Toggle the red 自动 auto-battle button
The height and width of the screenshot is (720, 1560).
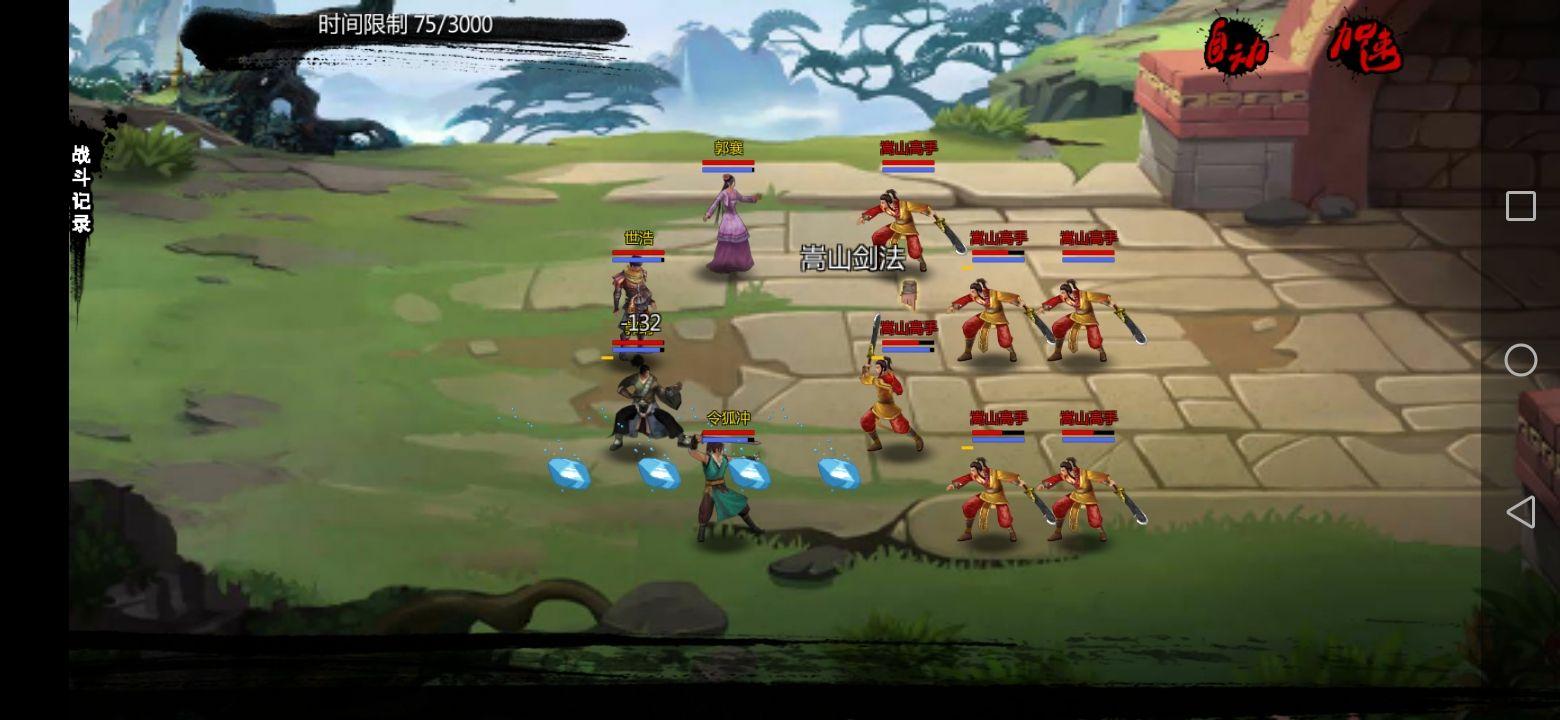pyautogui.click(x=1236, y=48)
